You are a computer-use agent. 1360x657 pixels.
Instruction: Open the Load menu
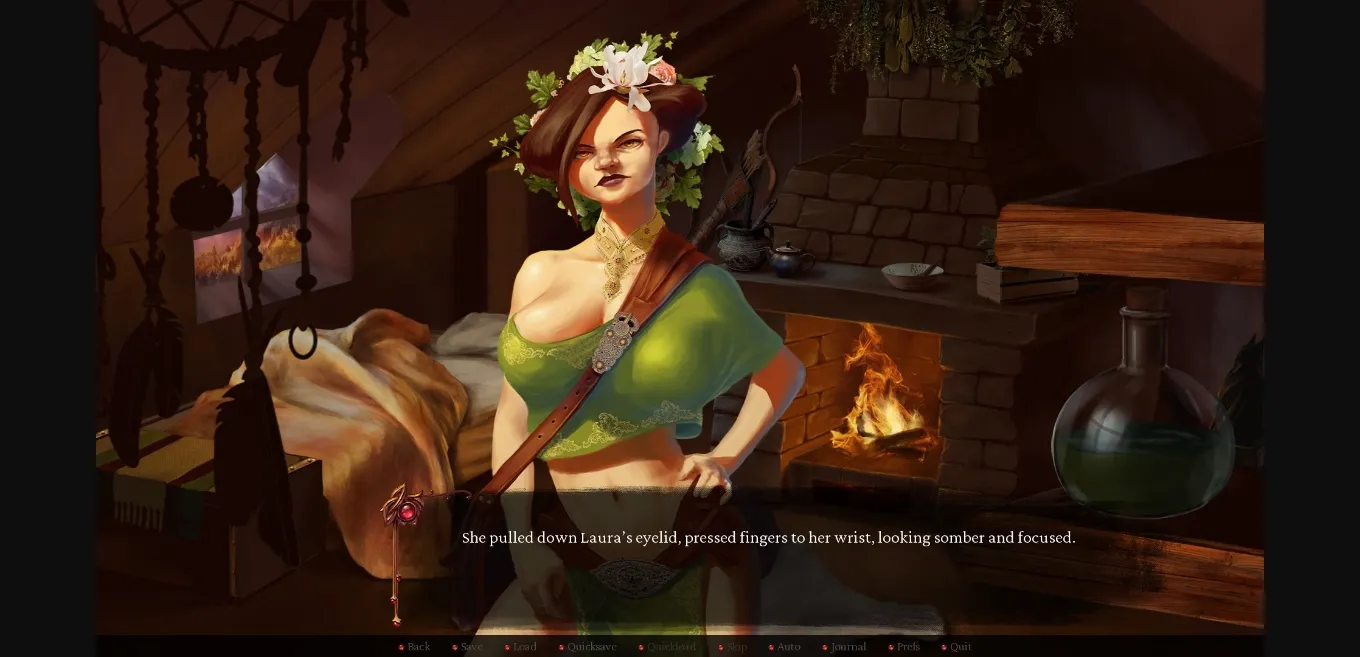(524, 647)
